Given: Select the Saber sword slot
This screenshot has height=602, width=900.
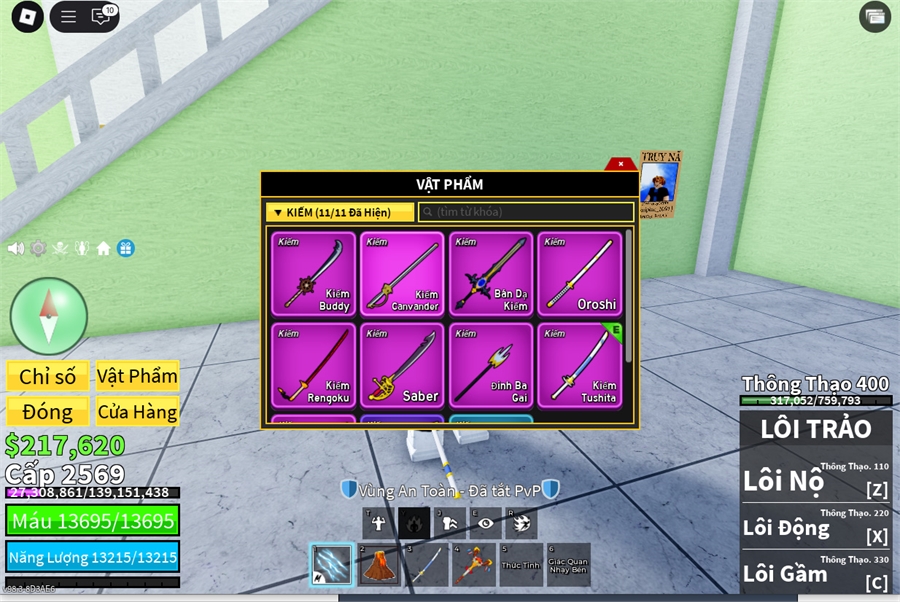Looking at the screenshot, I should 401,364.
